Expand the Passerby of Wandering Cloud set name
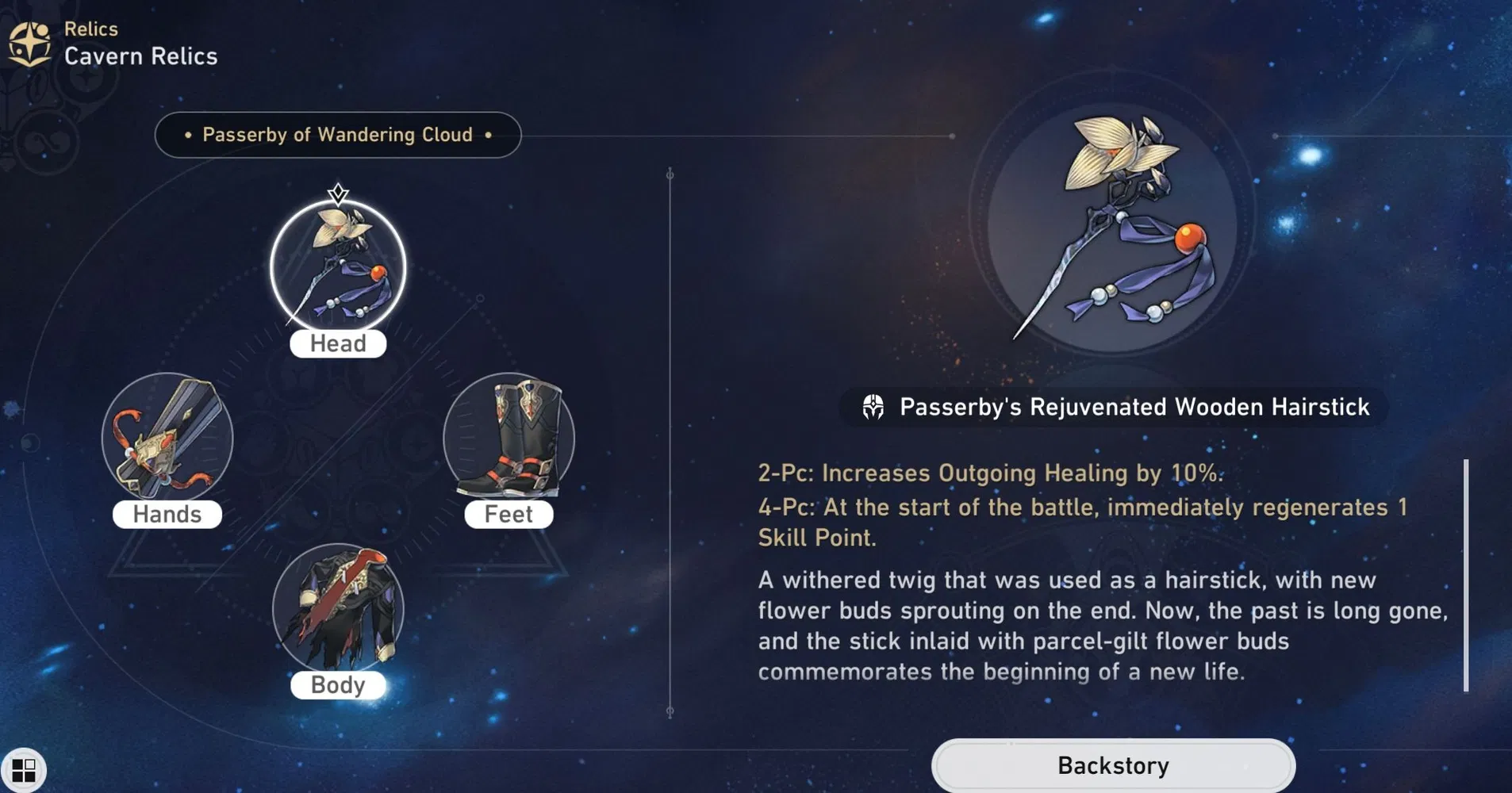This screenshot has height=793, width=1512. 337,135
